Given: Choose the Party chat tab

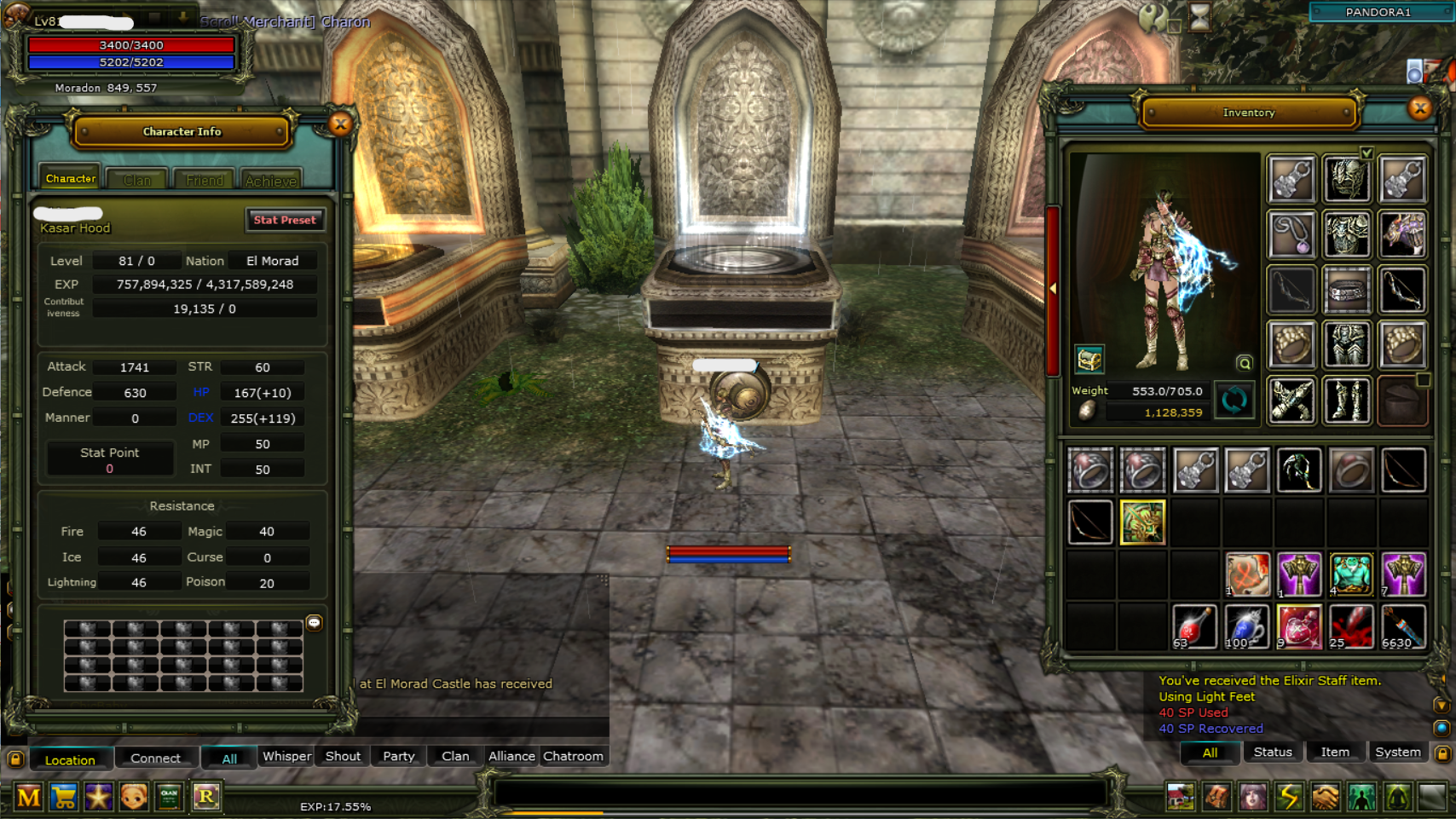Looking at the screenshot, I should click(x=398, y=756).
